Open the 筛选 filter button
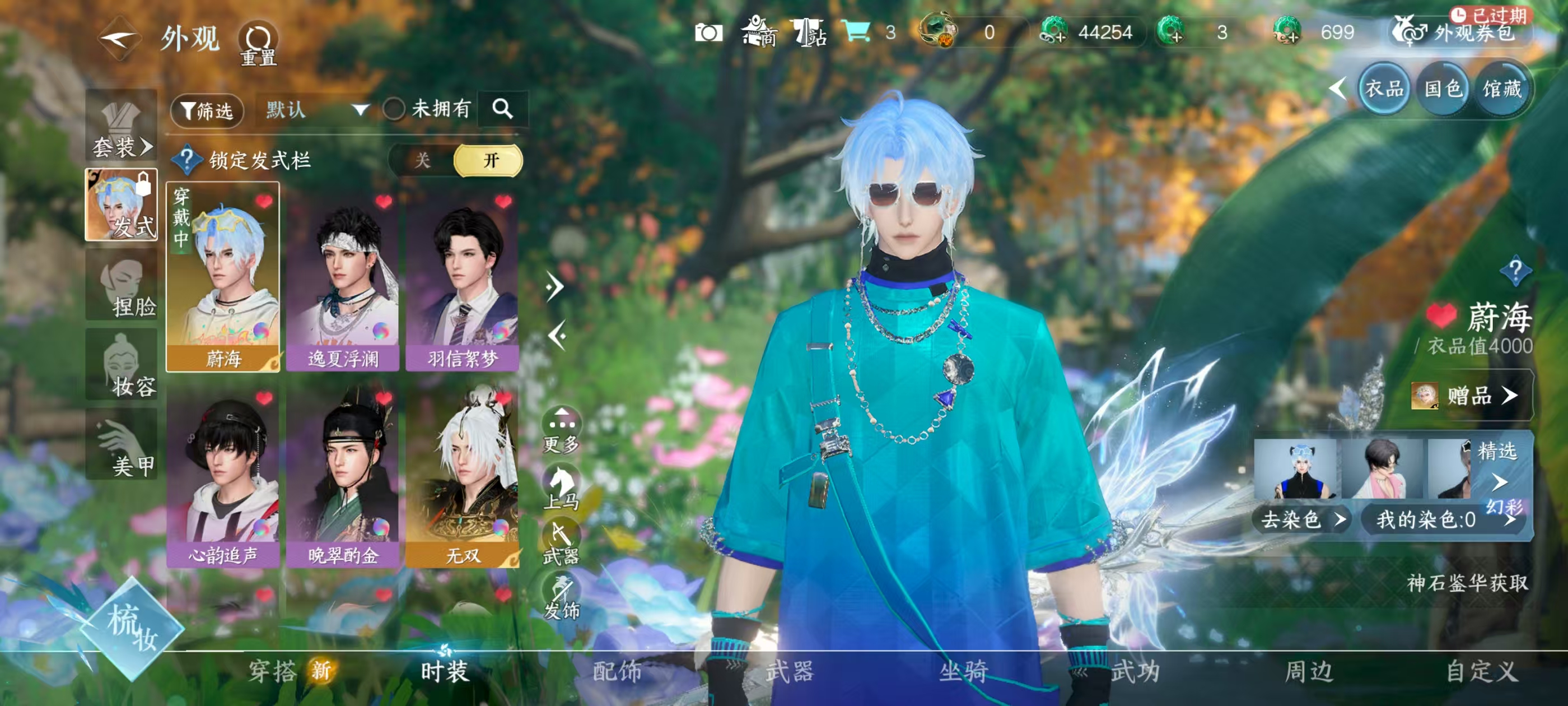This screenshot has height=706, width=1568. pos(207,110)
